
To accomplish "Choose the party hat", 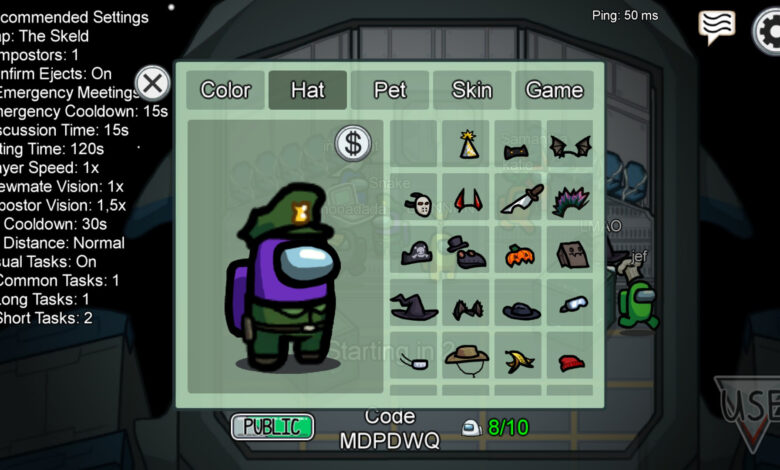I will [467, 146].
